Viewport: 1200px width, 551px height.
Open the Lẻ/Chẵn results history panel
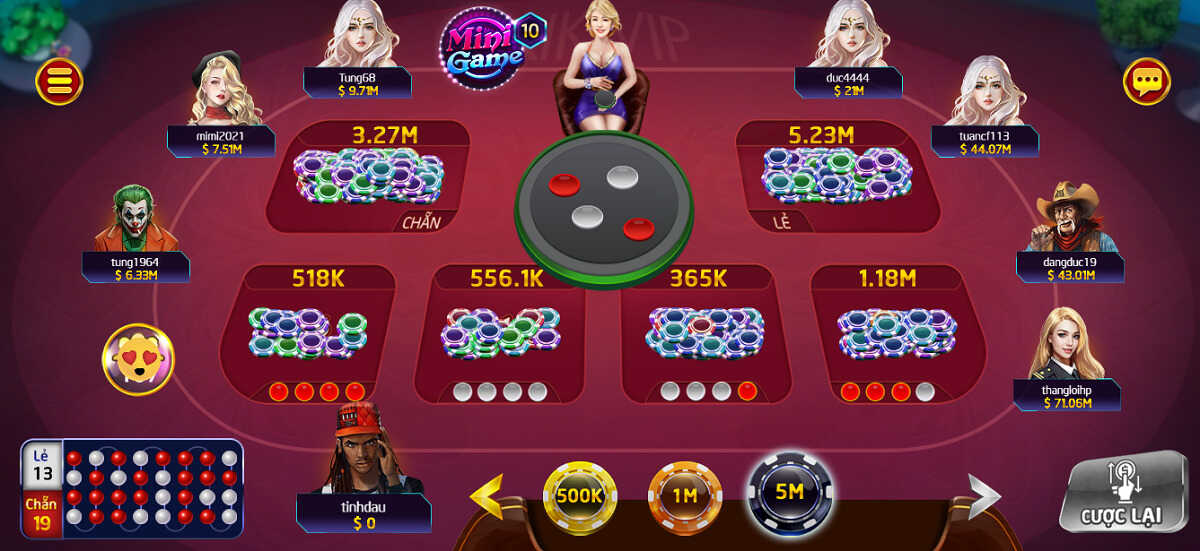[x=132, y=487]
